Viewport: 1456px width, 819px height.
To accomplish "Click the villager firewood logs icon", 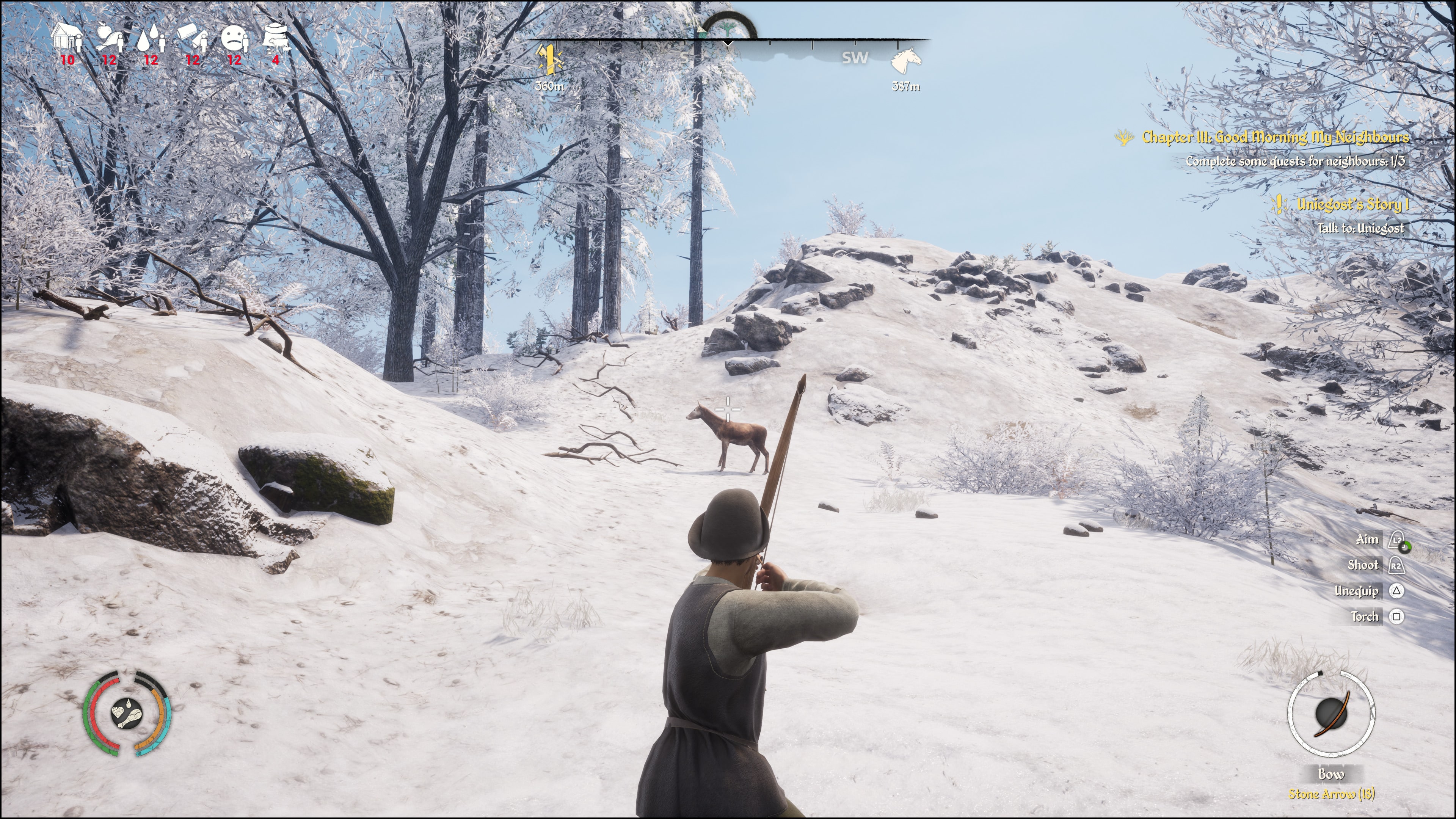I will pyautogui.click(x=193, y=38).
